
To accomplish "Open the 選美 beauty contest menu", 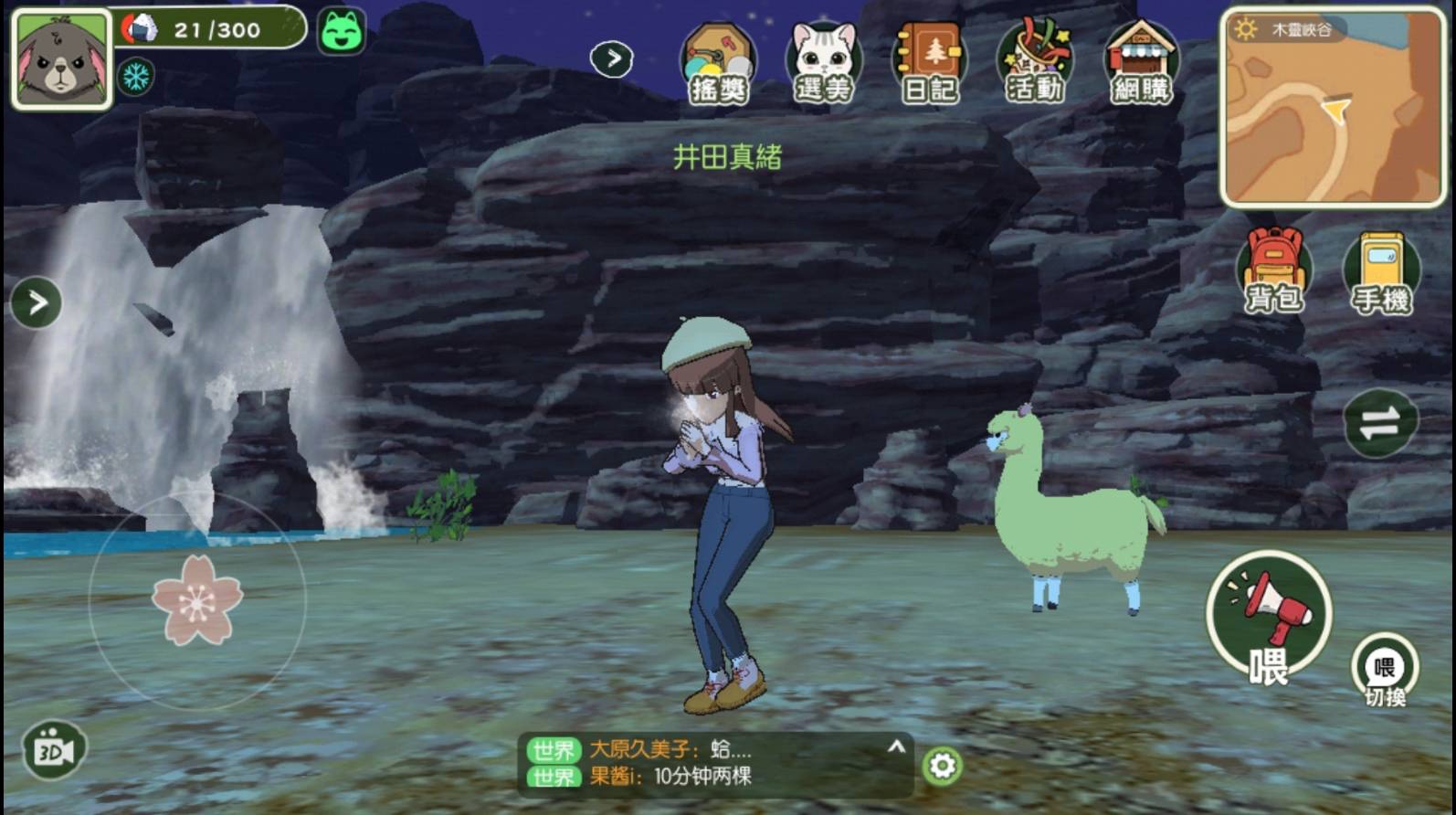I will [823, 64].
